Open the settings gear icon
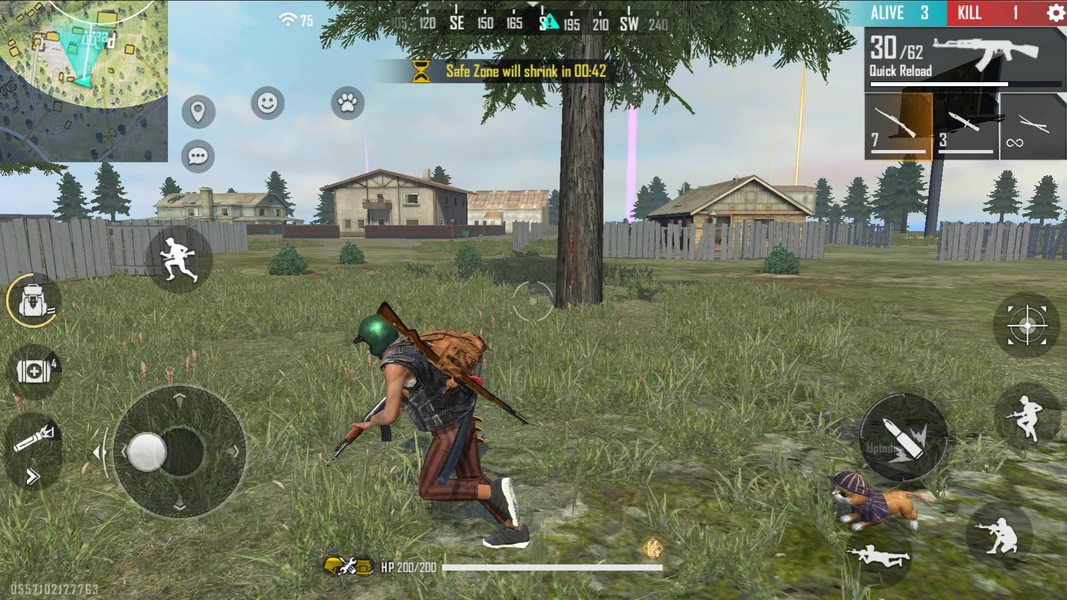 pos(1055,13)
